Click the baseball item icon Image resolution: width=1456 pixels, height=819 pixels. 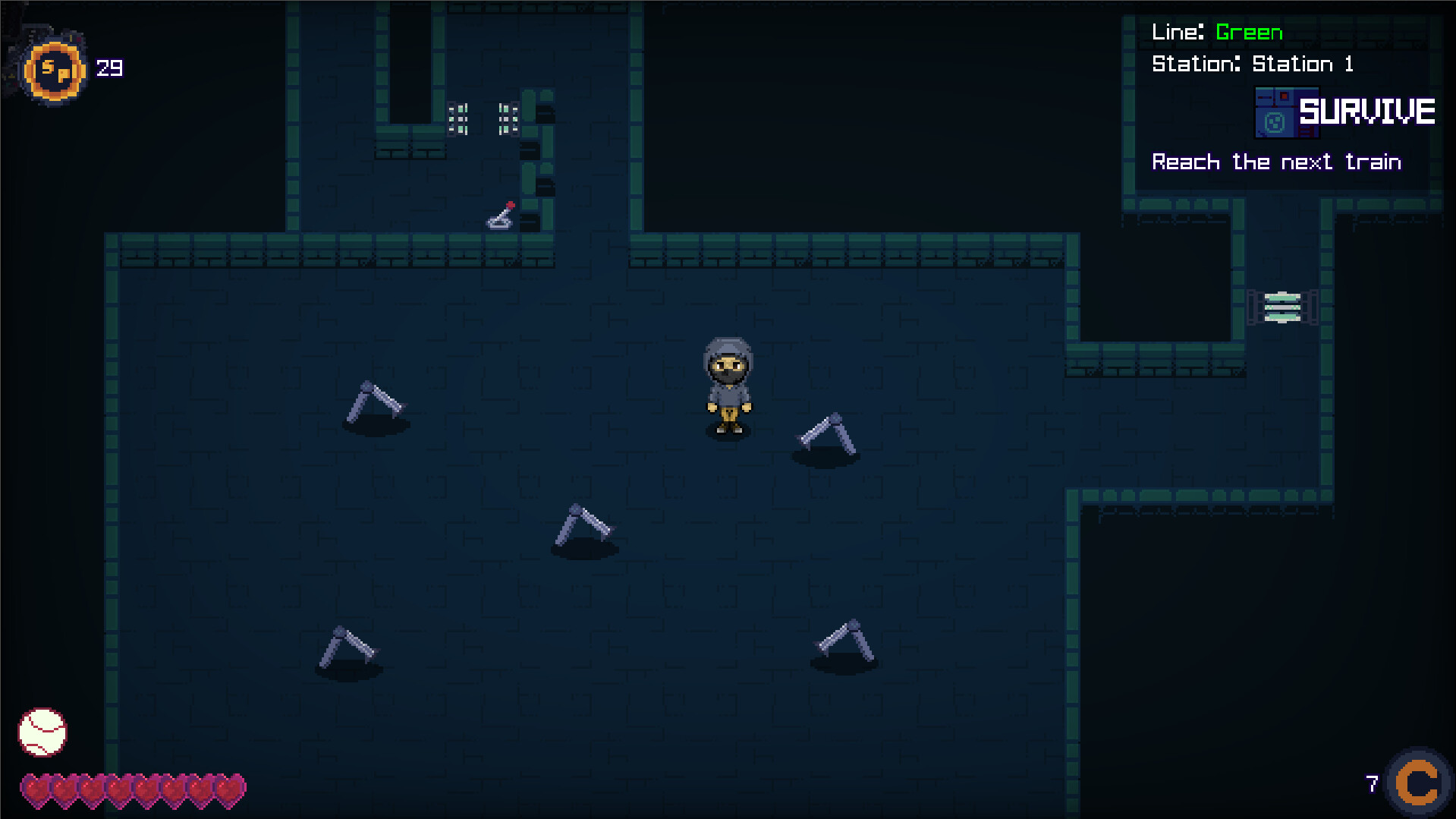coord(42,731)
